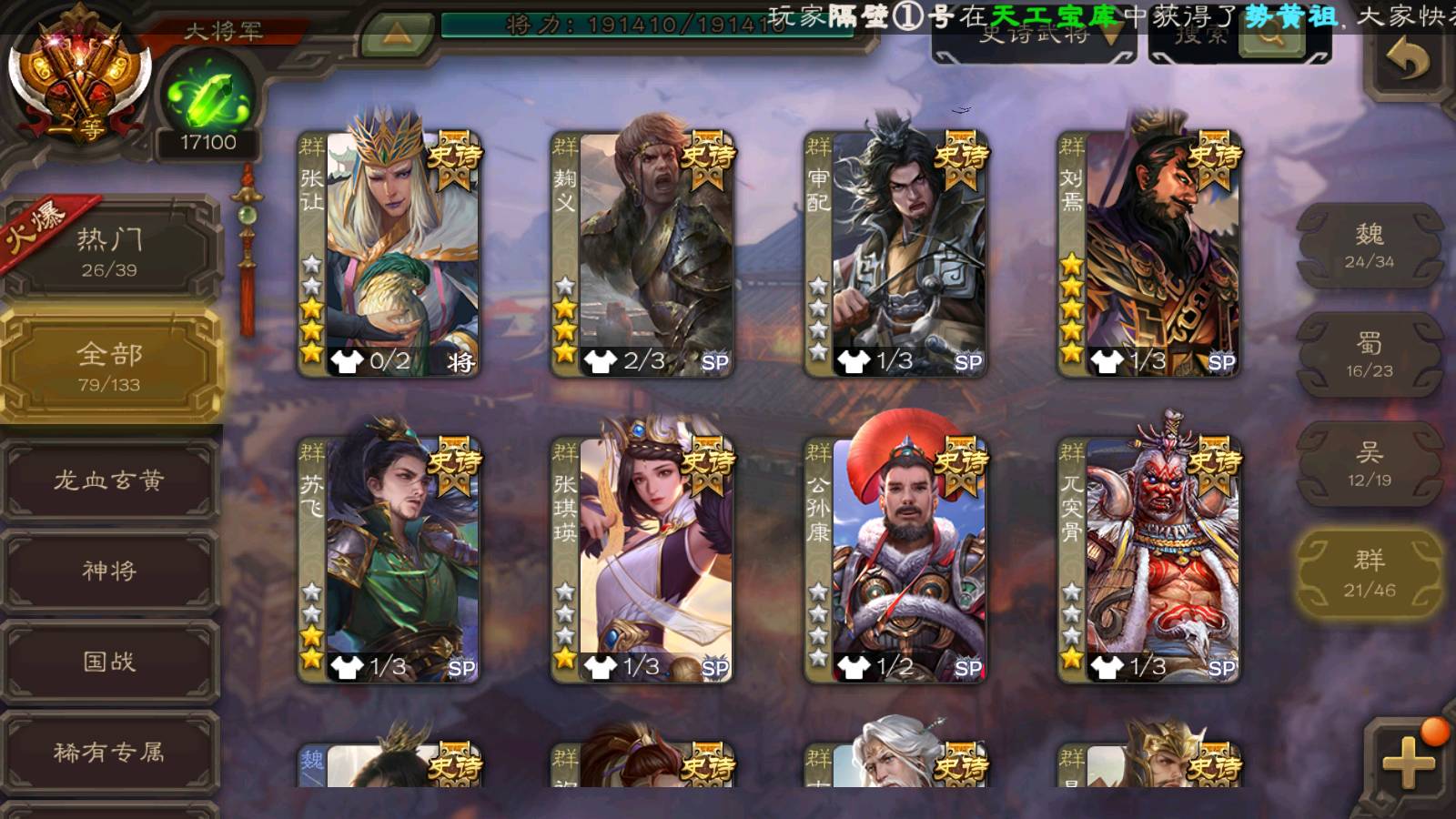Filter generals by 蜀 faction

1370,355
